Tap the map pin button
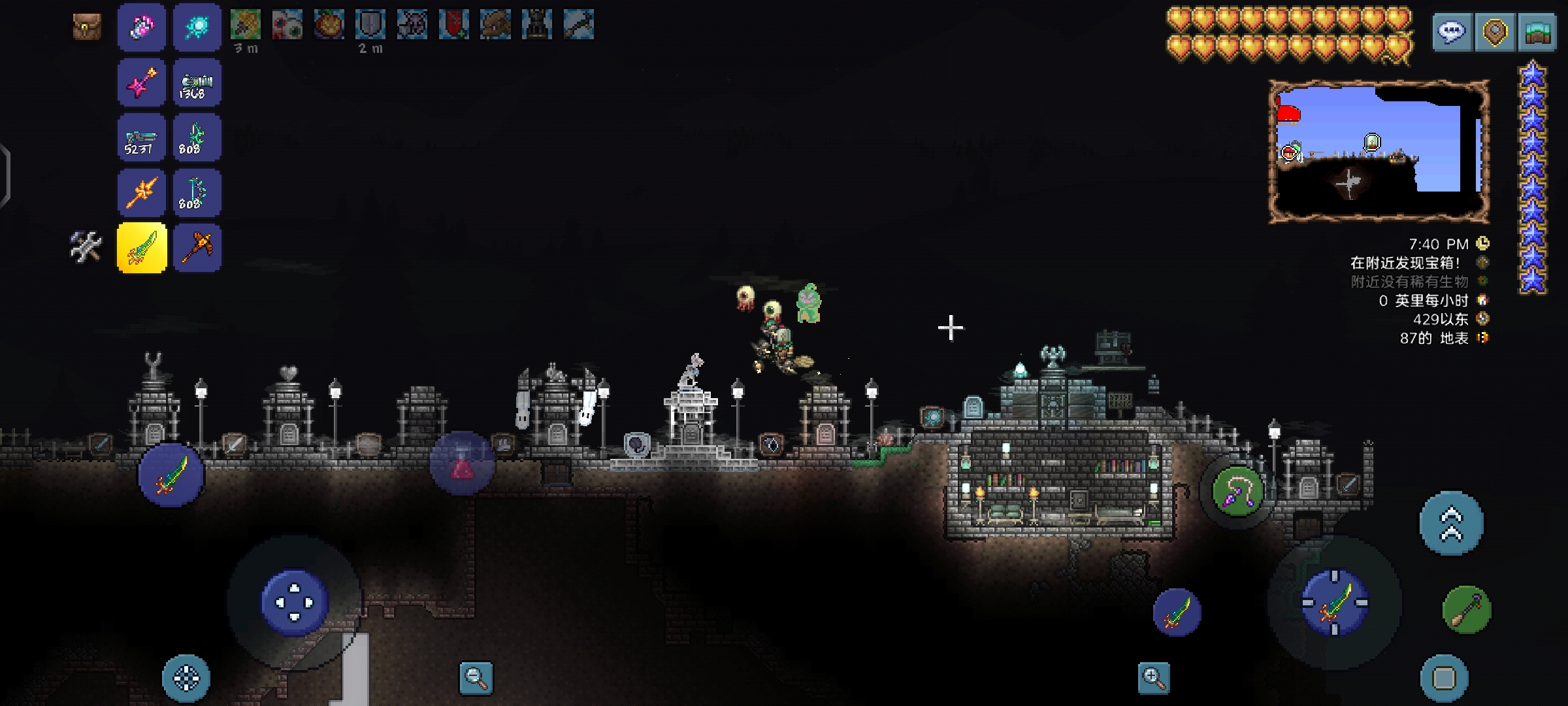Image resolution: width=1568 pixels, height=706 pixels. tap(1495, 32)
